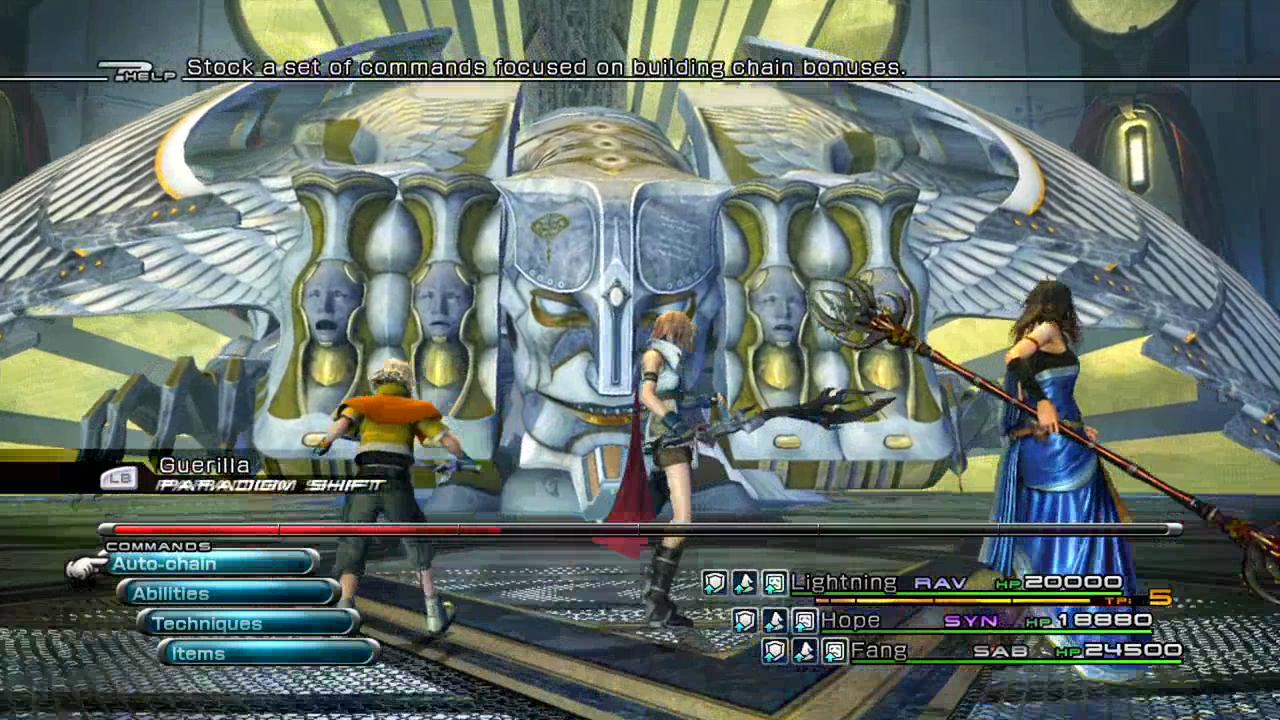Choose the Techniques command
The image size is (1280, 720).
(250, 624)
